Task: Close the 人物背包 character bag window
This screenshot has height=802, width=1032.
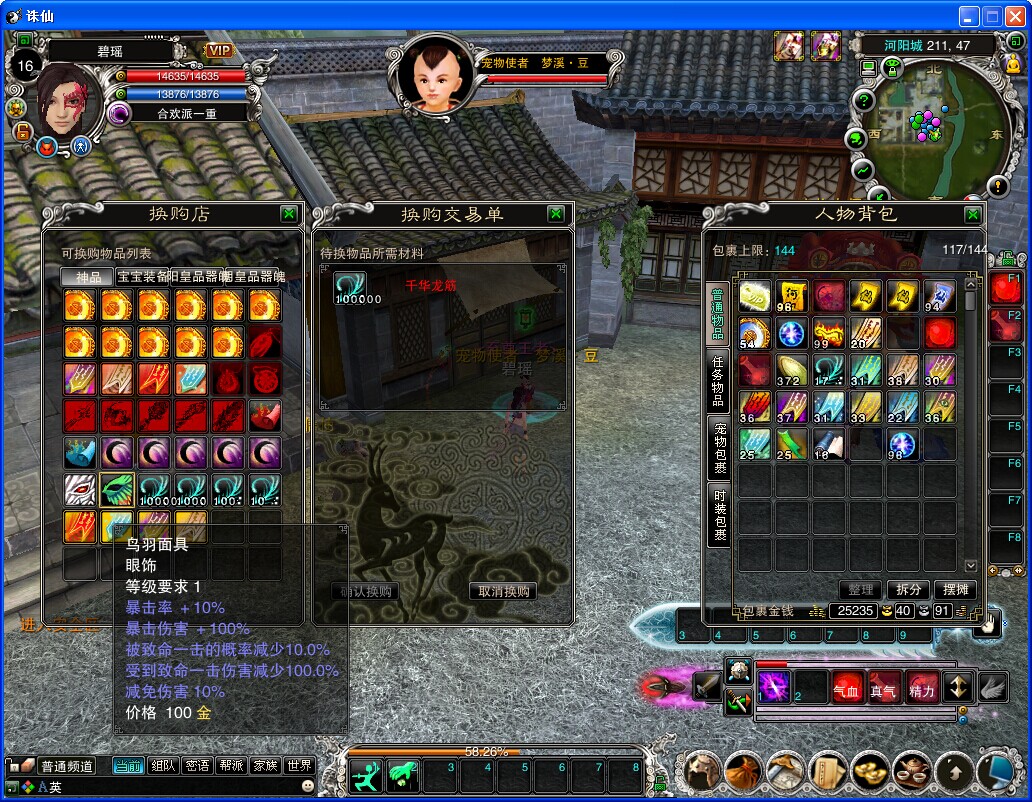Action: click(x=972, y=215)
